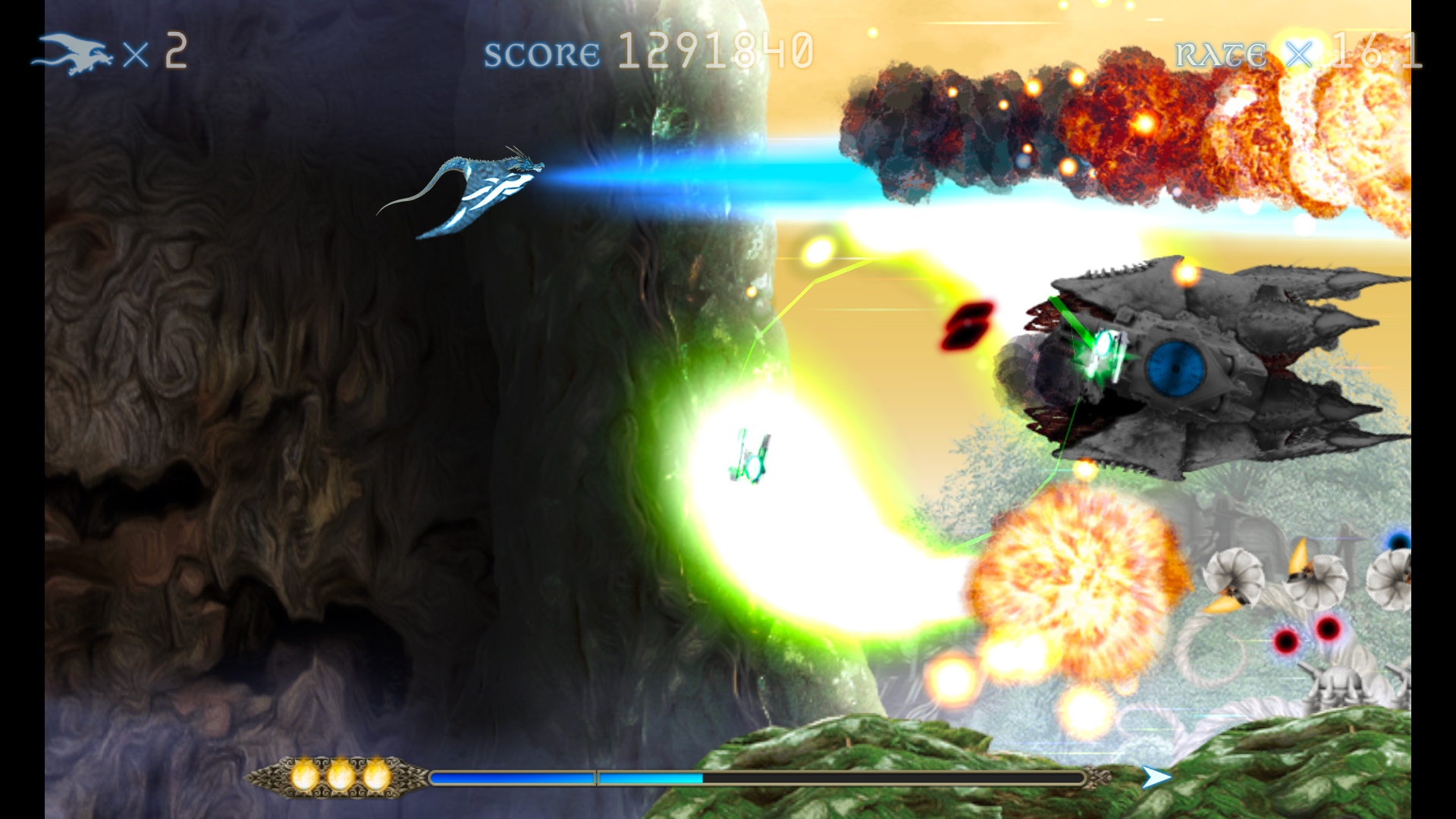Select the first golden orb power-up icon
The width and height of the screenshot is (1456, 819).
303,777
